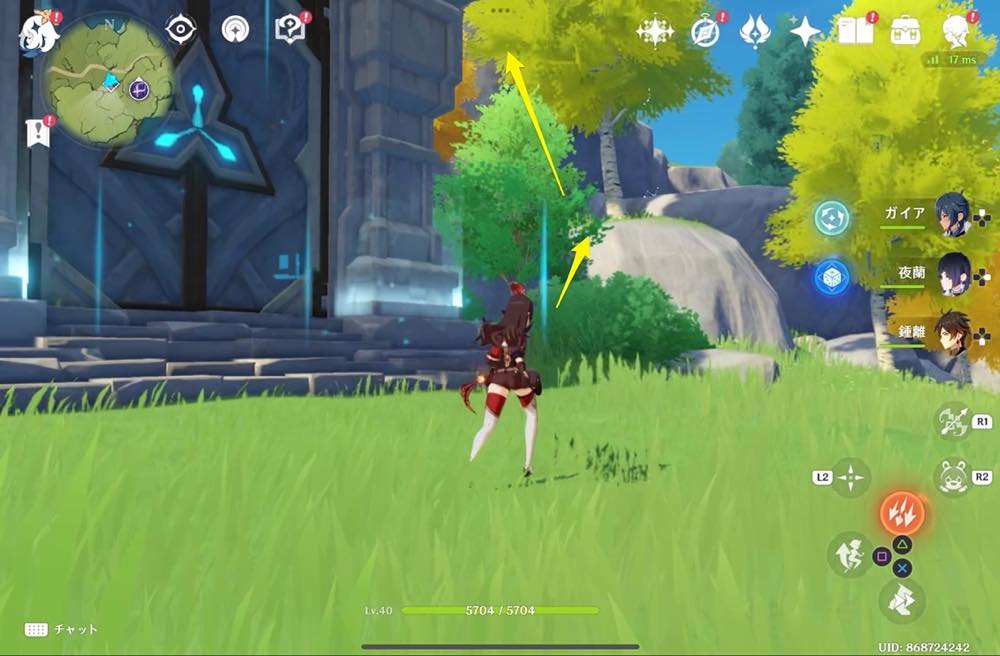Open the backpack inventory
Image resolution: width=1000 pixels, height=656 pixels.
tap(907, 31)
